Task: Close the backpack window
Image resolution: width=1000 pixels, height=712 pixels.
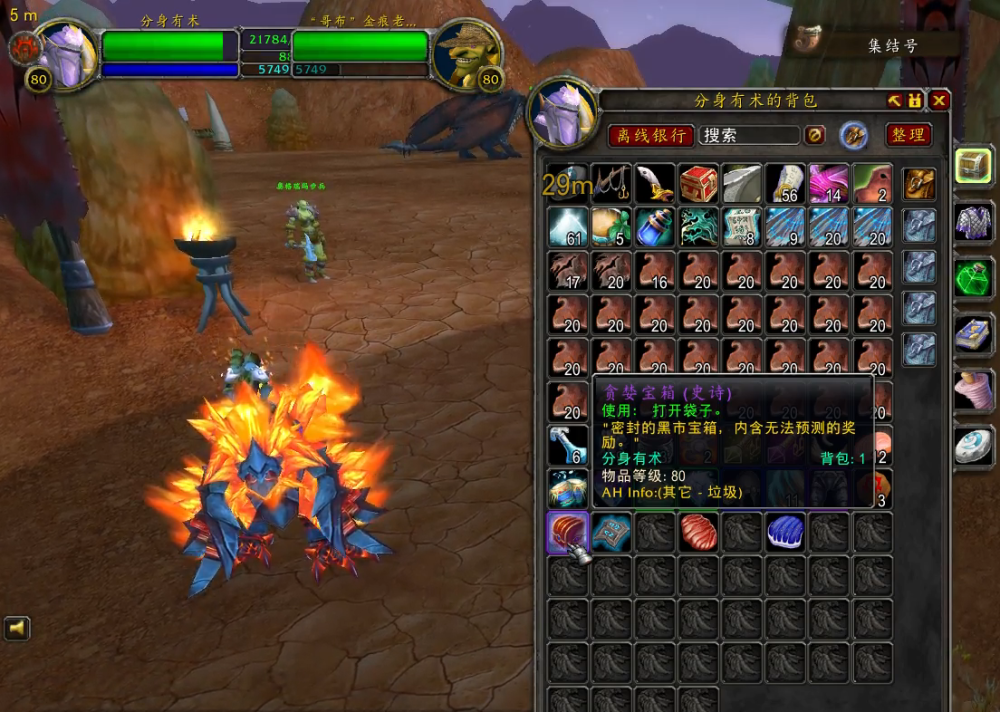Action: coord(939,101)
